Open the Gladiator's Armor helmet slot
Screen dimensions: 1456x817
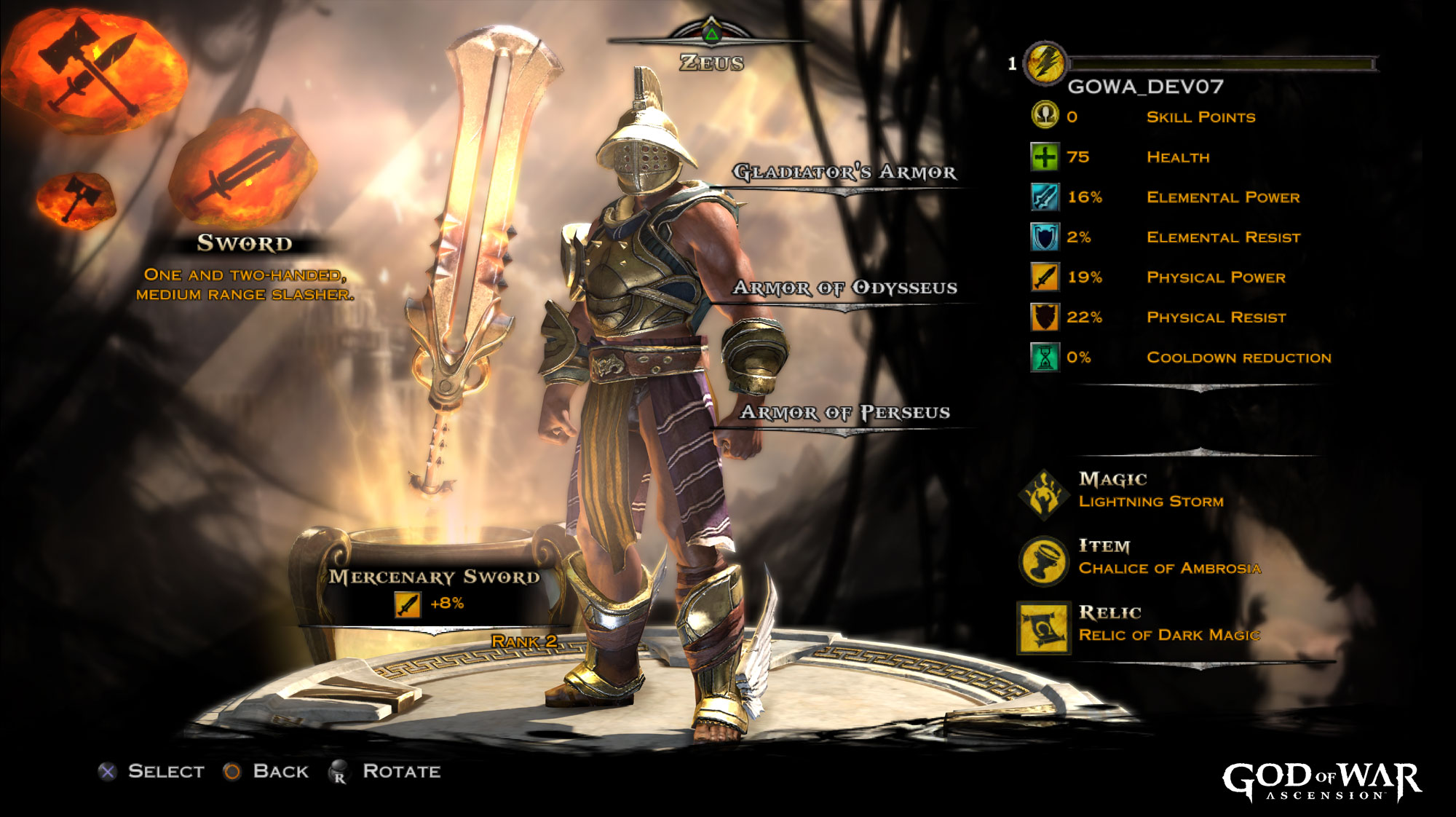point(844,173)
